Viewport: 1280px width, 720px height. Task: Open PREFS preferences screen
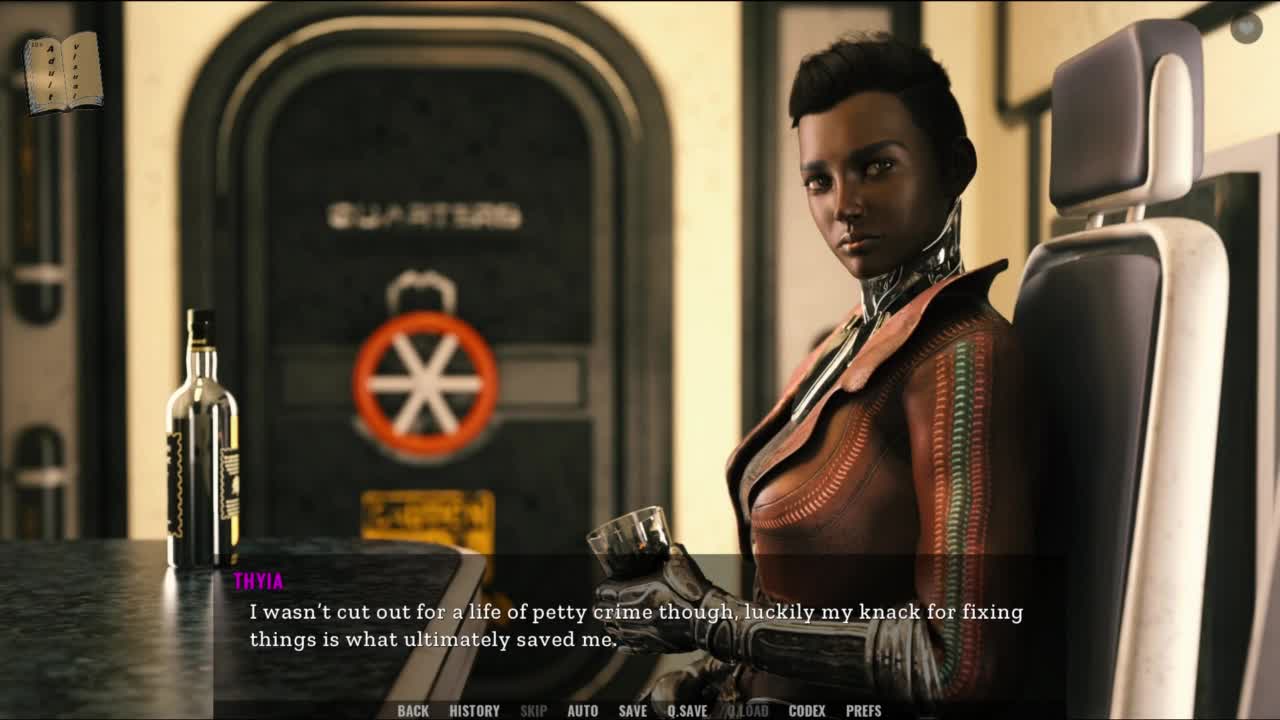(x=863, y=711)
